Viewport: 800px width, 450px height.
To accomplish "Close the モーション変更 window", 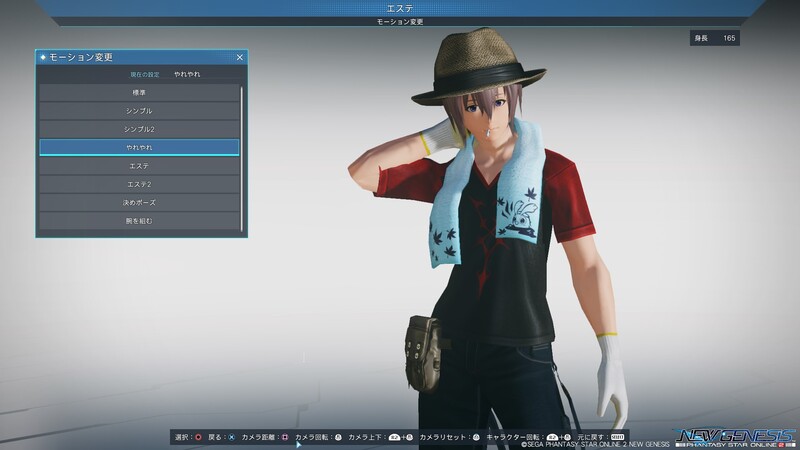I will pyautogui.click(x=239, y=58).
